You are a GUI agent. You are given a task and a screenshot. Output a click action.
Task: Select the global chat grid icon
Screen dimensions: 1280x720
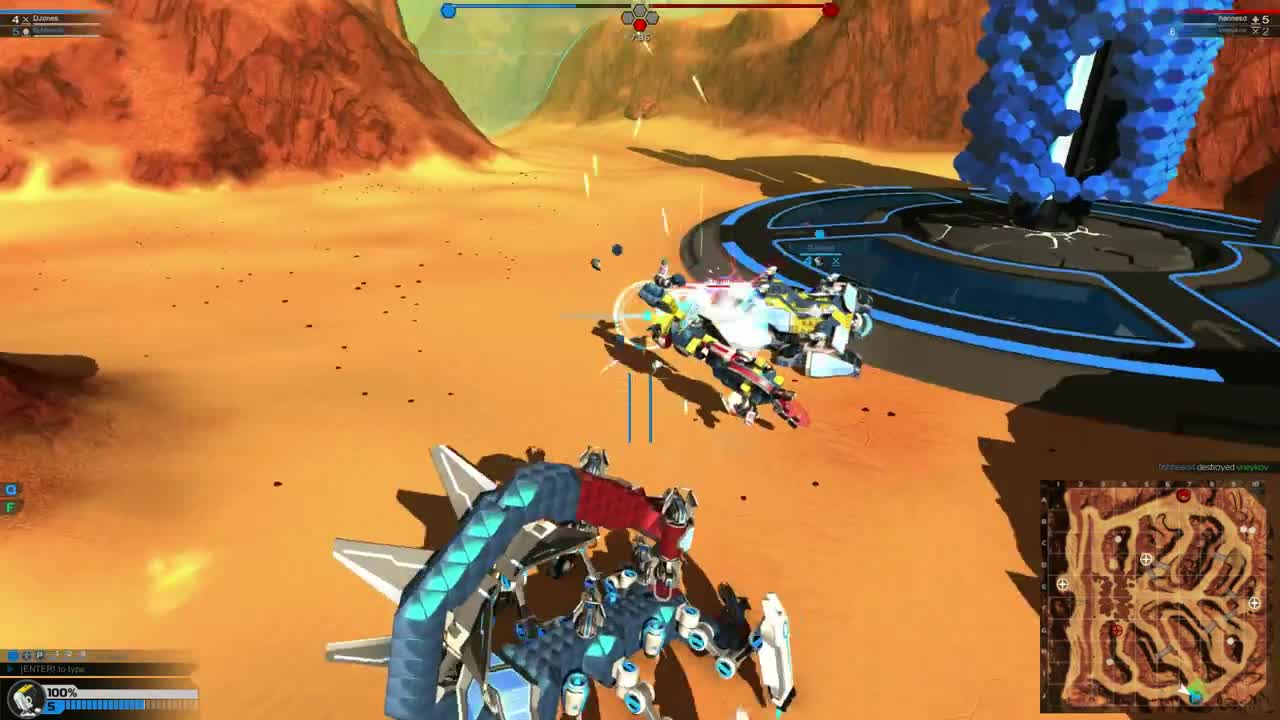pos(13,654)
